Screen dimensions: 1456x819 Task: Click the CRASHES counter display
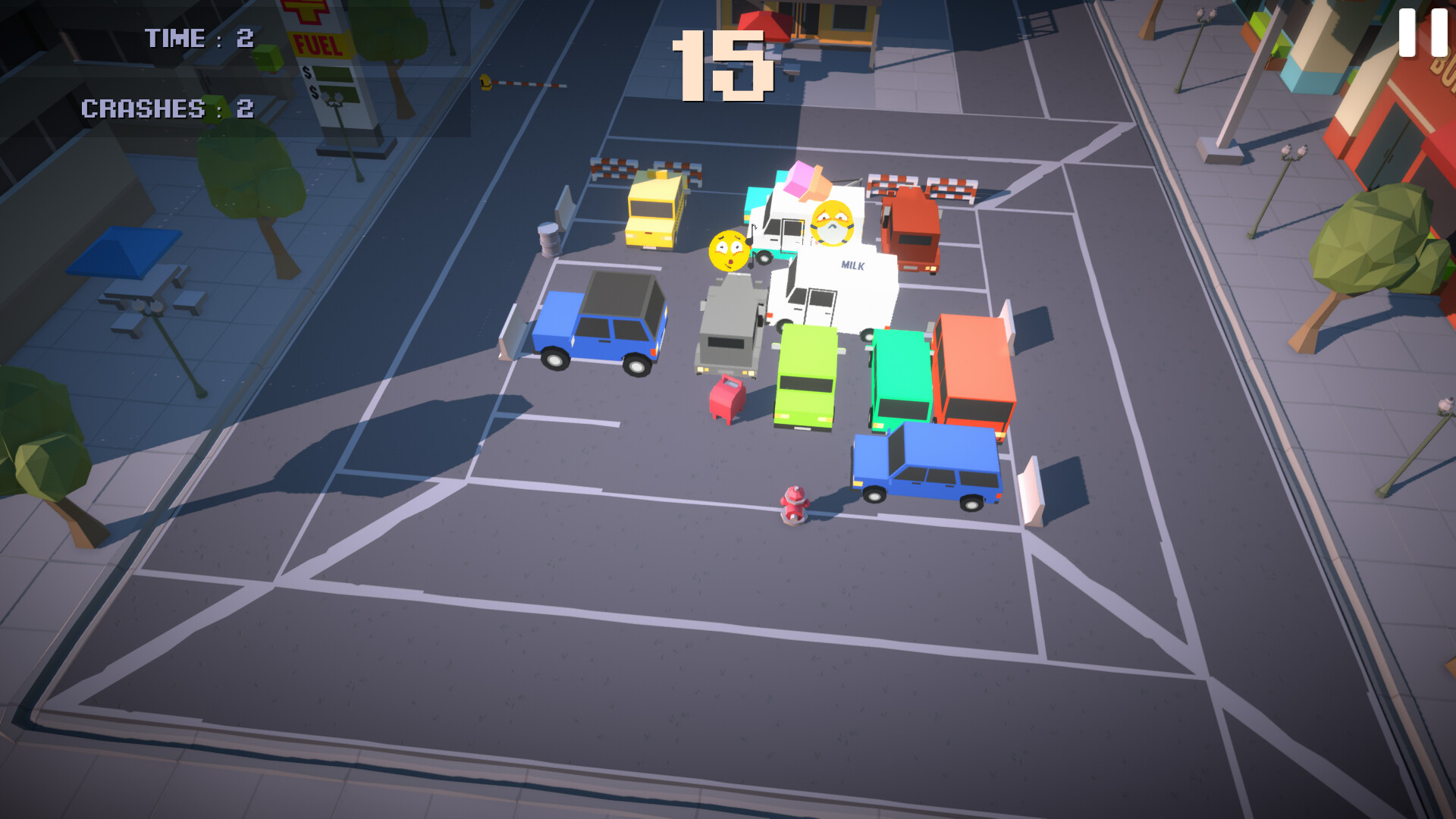pos(168,108)
